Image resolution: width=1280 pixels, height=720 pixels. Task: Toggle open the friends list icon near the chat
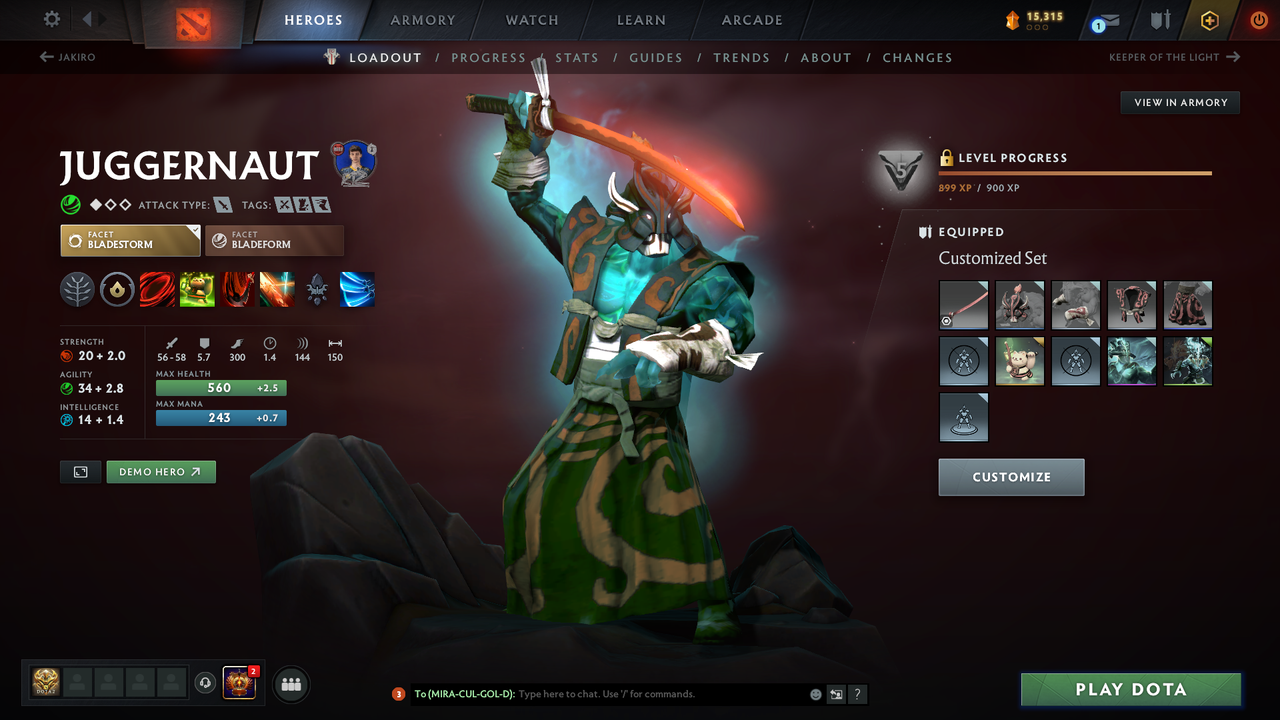tap(289, 684)
